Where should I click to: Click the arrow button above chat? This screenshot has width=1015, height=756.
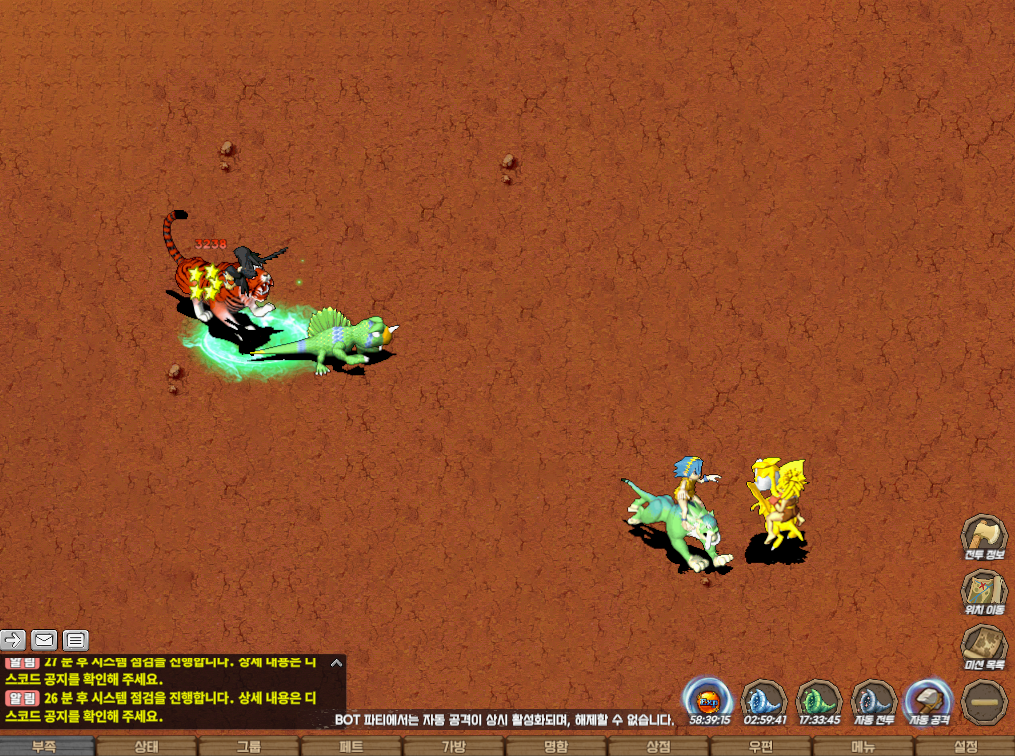(x=13, y=639)
